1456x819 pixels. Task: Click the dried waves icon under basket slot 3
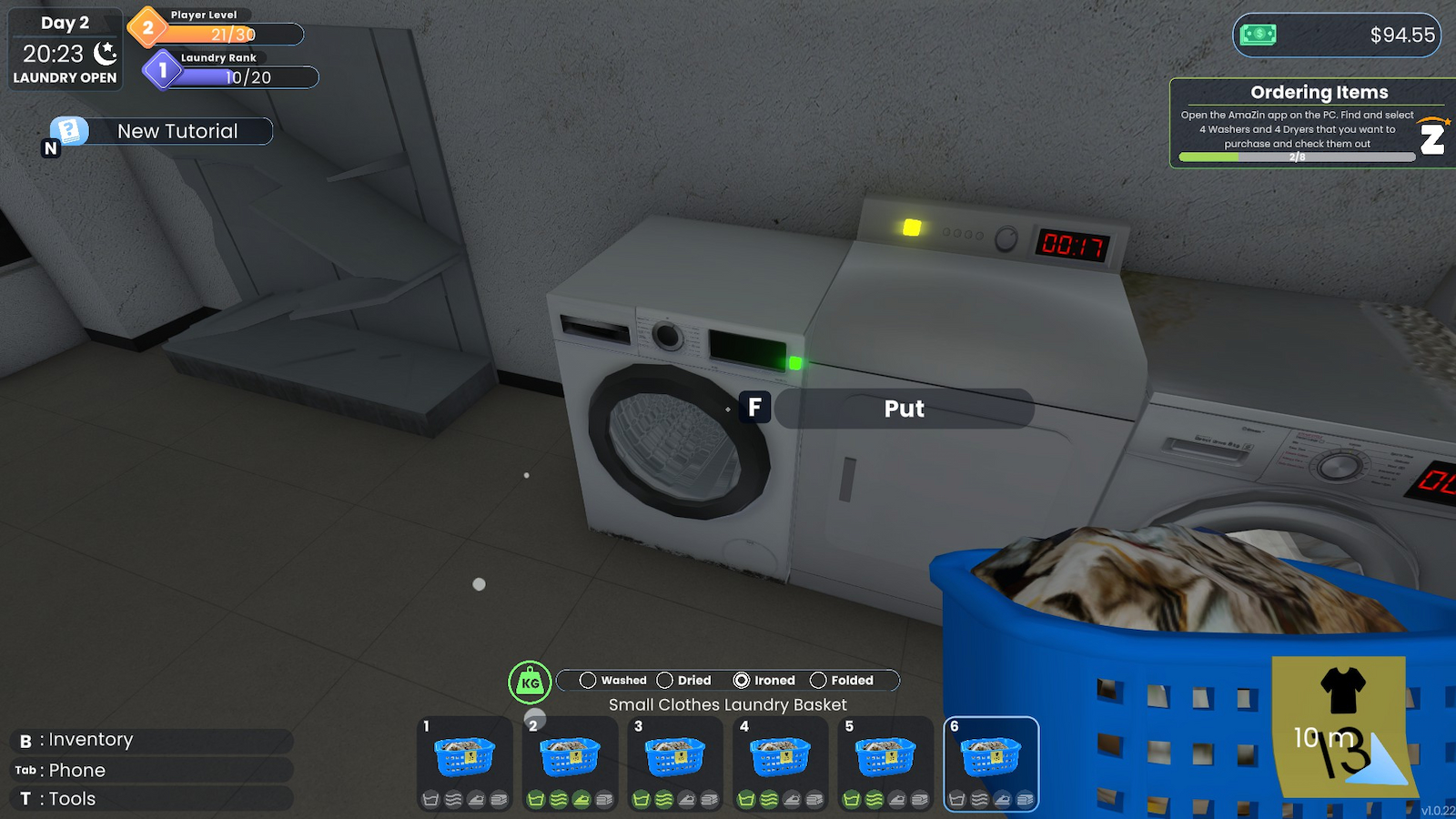click(663, 797)
